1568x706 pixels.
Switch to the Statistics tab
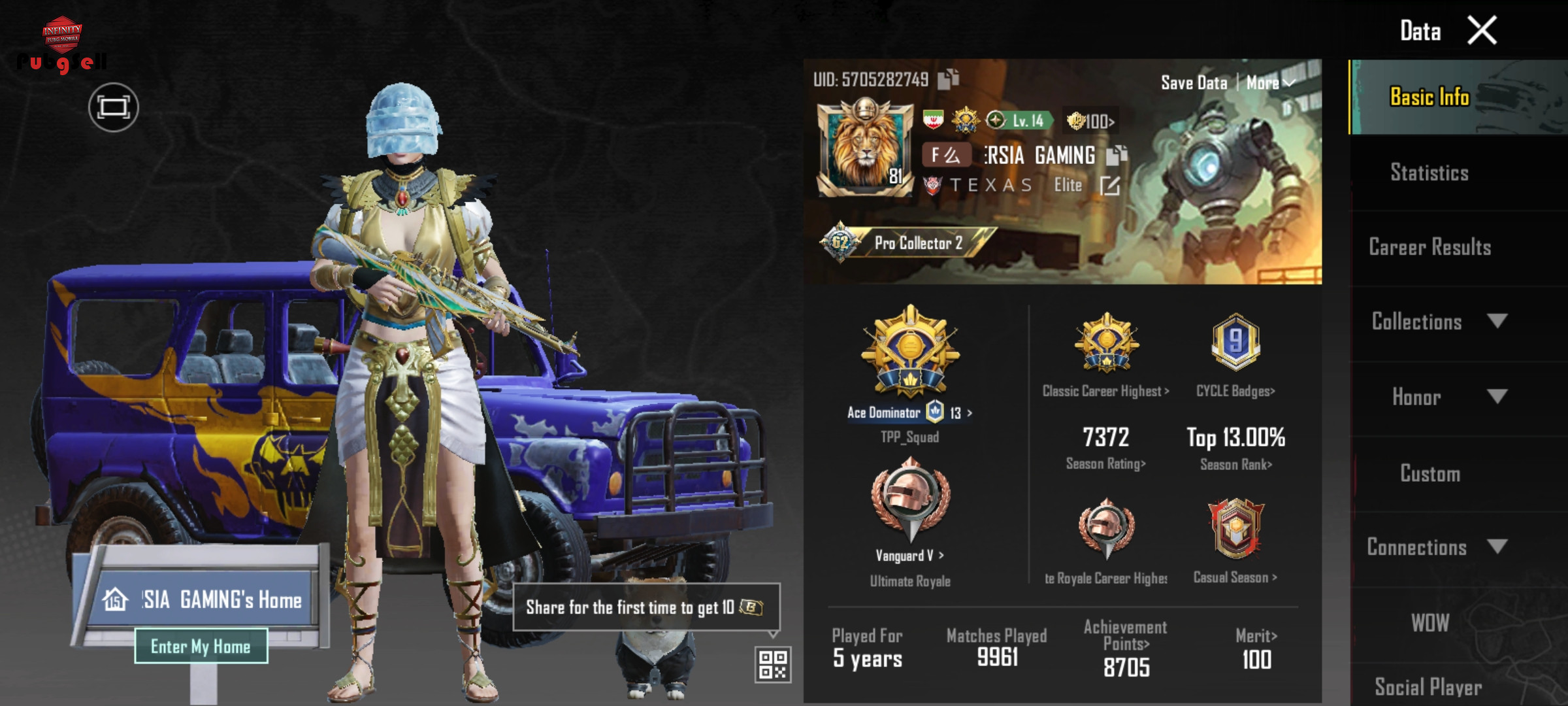point(1429,173)
